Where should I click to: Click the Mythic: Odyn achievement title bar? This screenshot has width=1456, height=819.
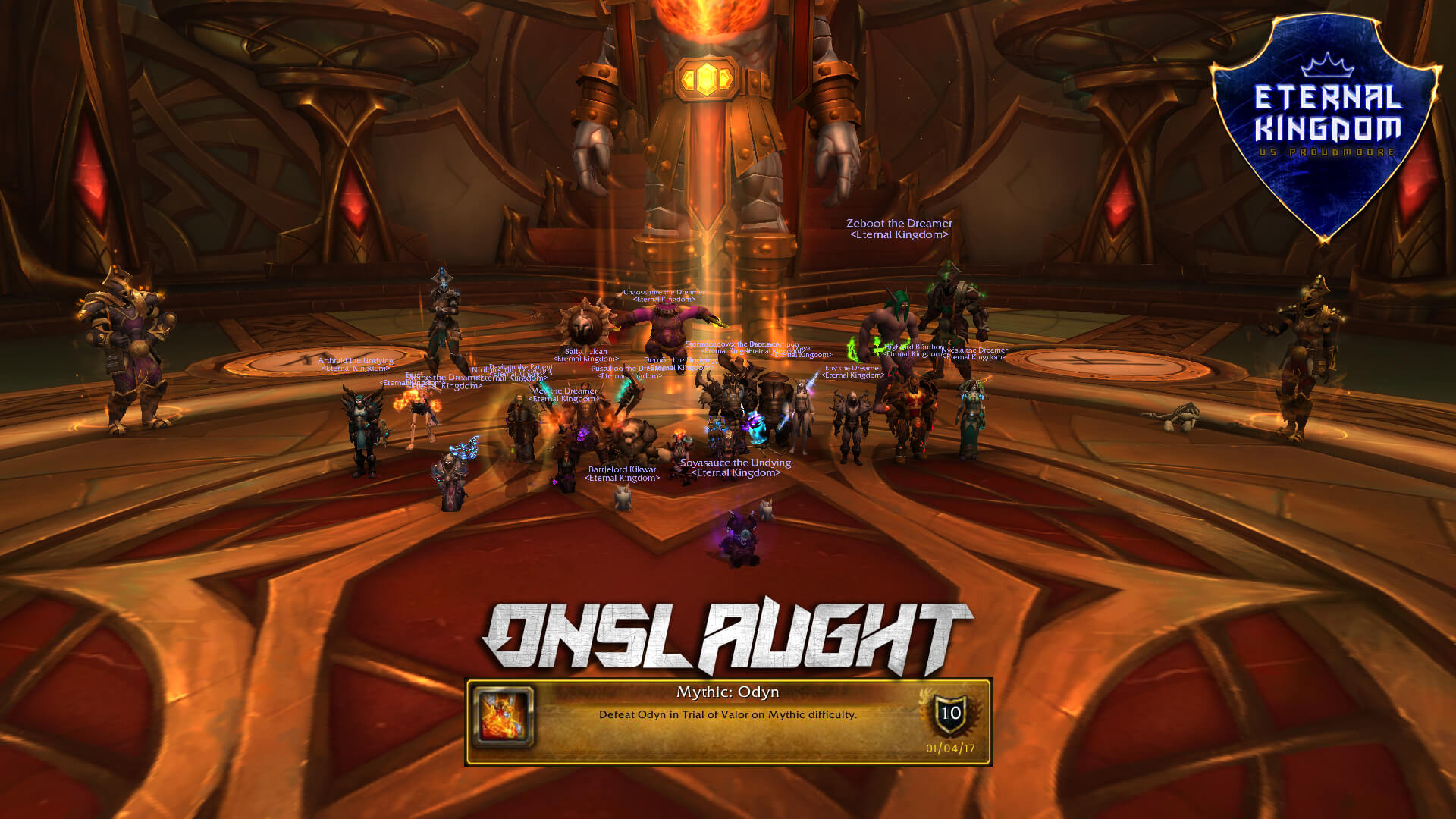727,692
